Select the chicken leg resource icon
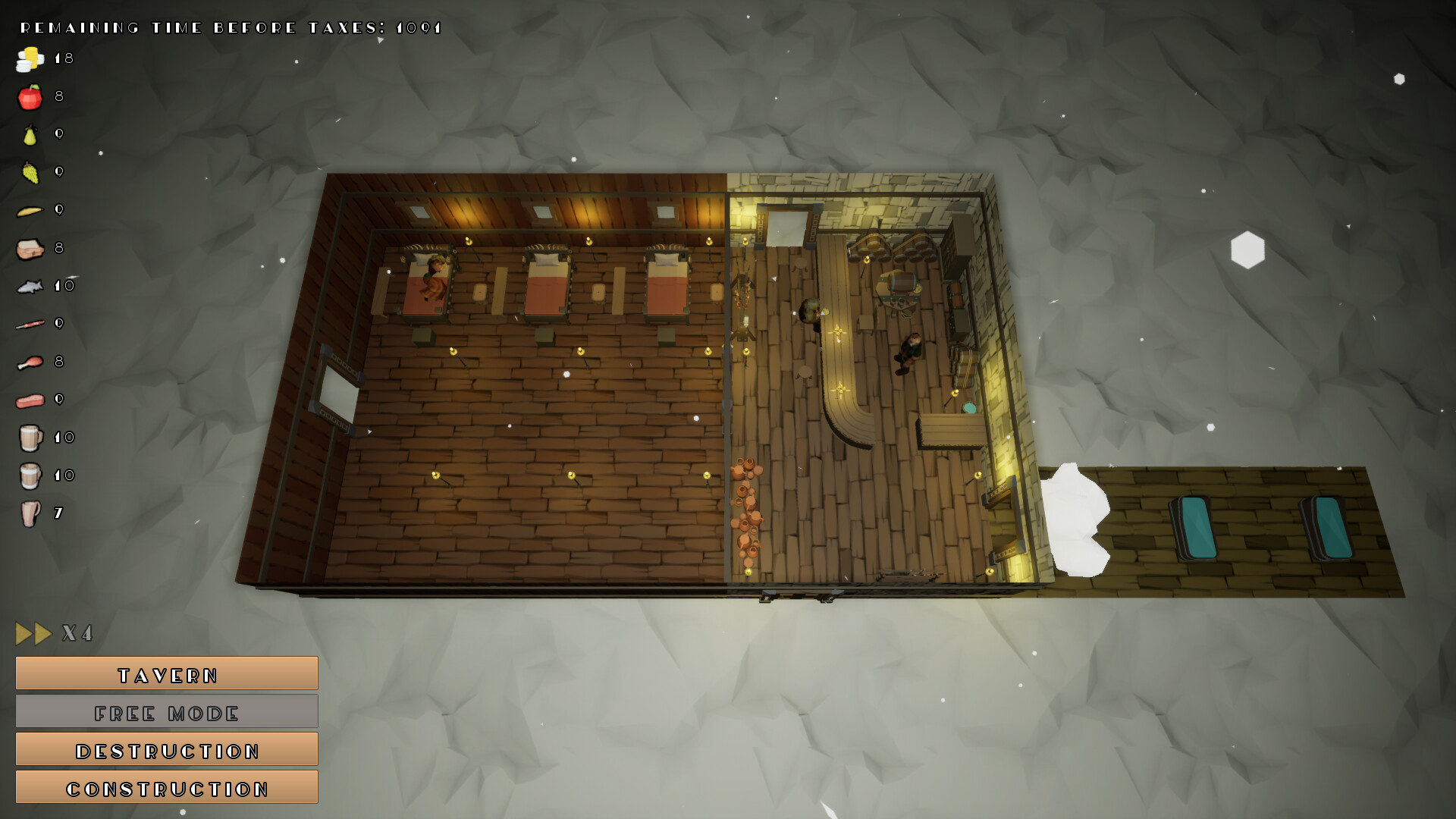Image resolution: width=1456 pixels, height=819 pixels. click(29, 324)
